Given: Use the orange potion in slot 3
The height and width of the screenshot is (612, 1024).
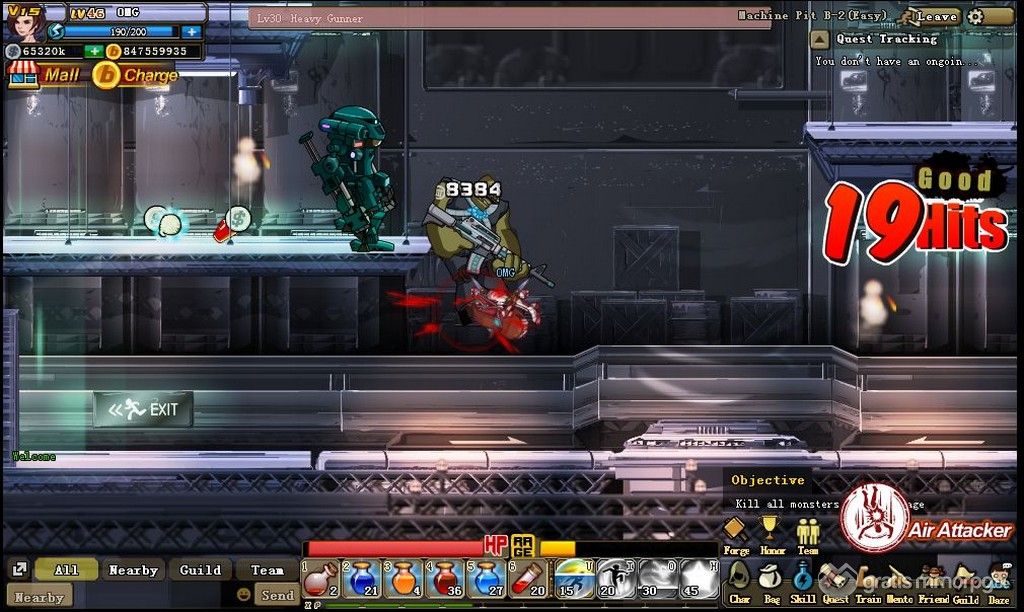Looking at the screenshot, I should tap(404, 580).
